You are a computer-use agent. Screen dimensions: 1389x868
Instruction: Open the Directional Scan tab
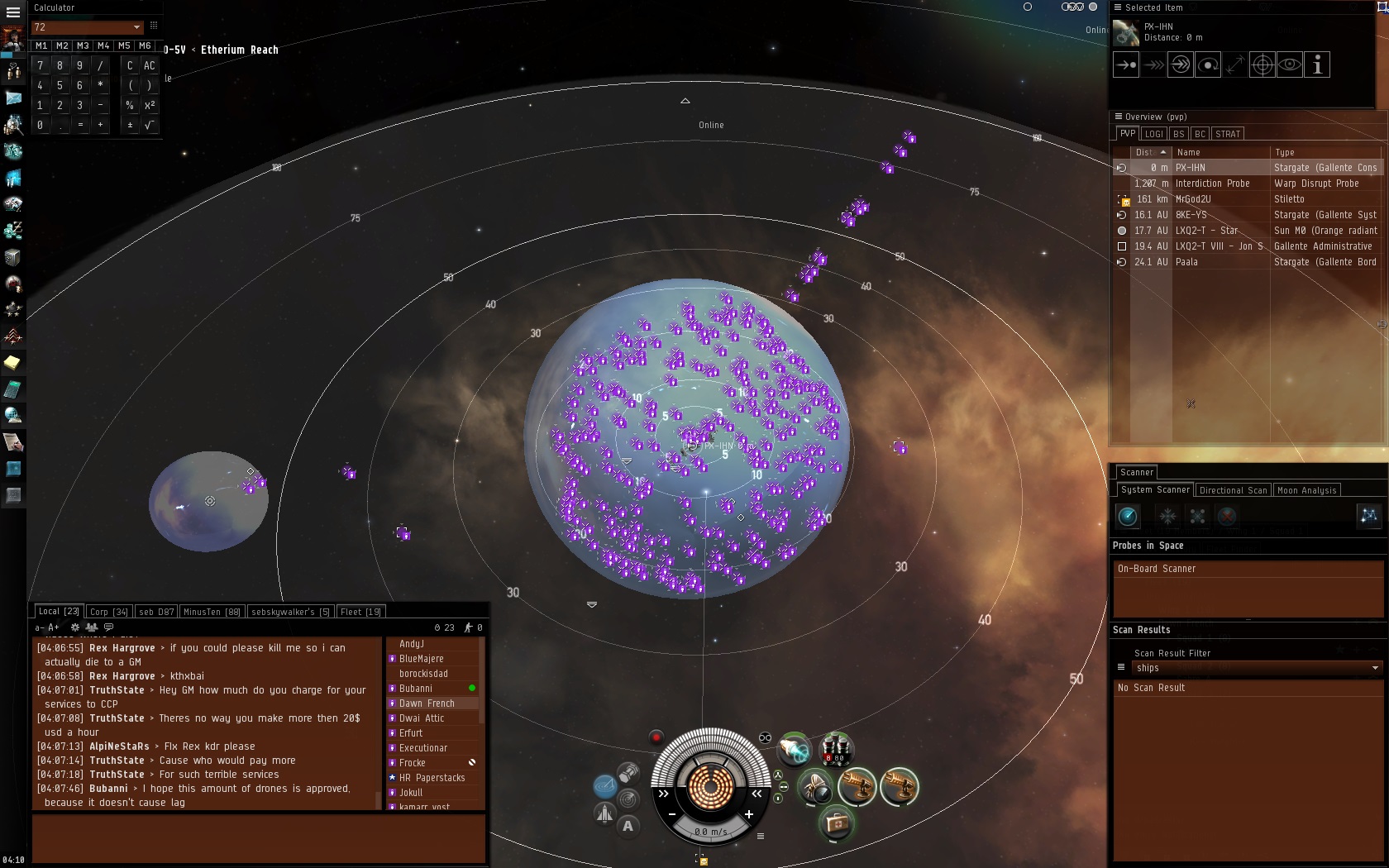coord(1233,490)
